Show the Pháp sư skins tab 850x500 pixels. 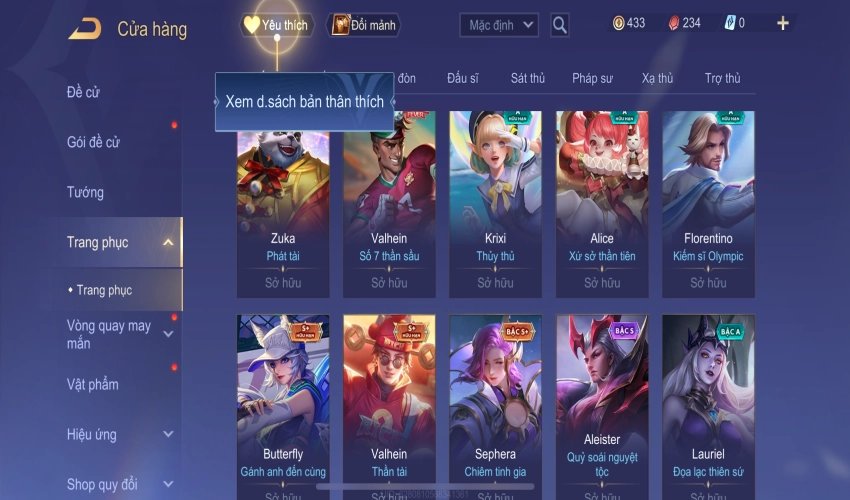click(x=593, y=78)
